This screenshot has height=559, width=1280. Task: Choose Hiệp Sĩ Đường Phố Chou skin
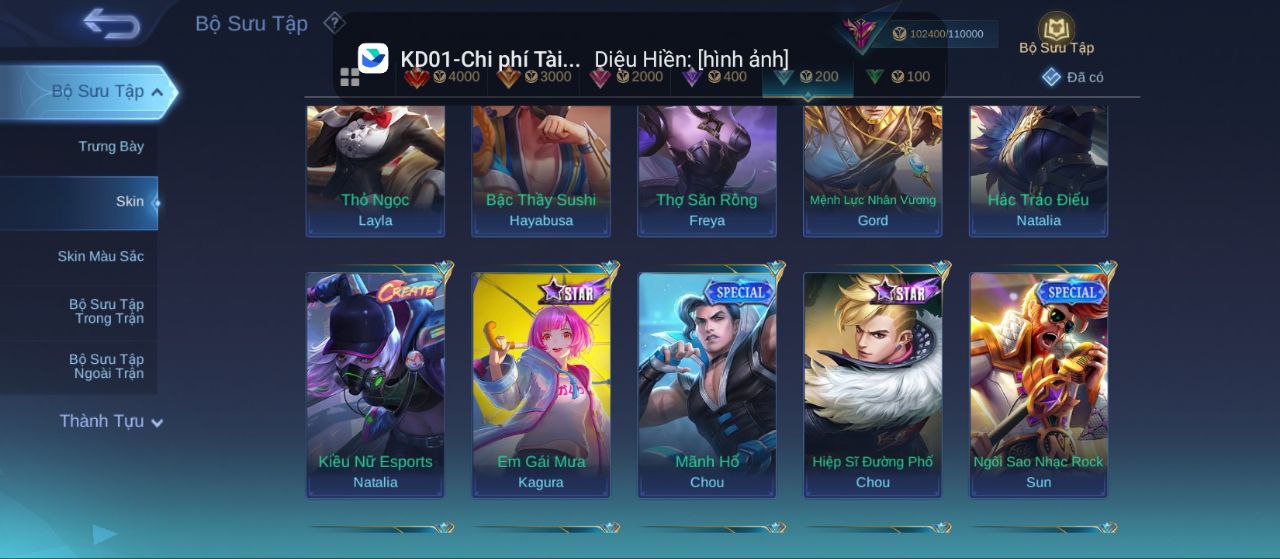873,384
